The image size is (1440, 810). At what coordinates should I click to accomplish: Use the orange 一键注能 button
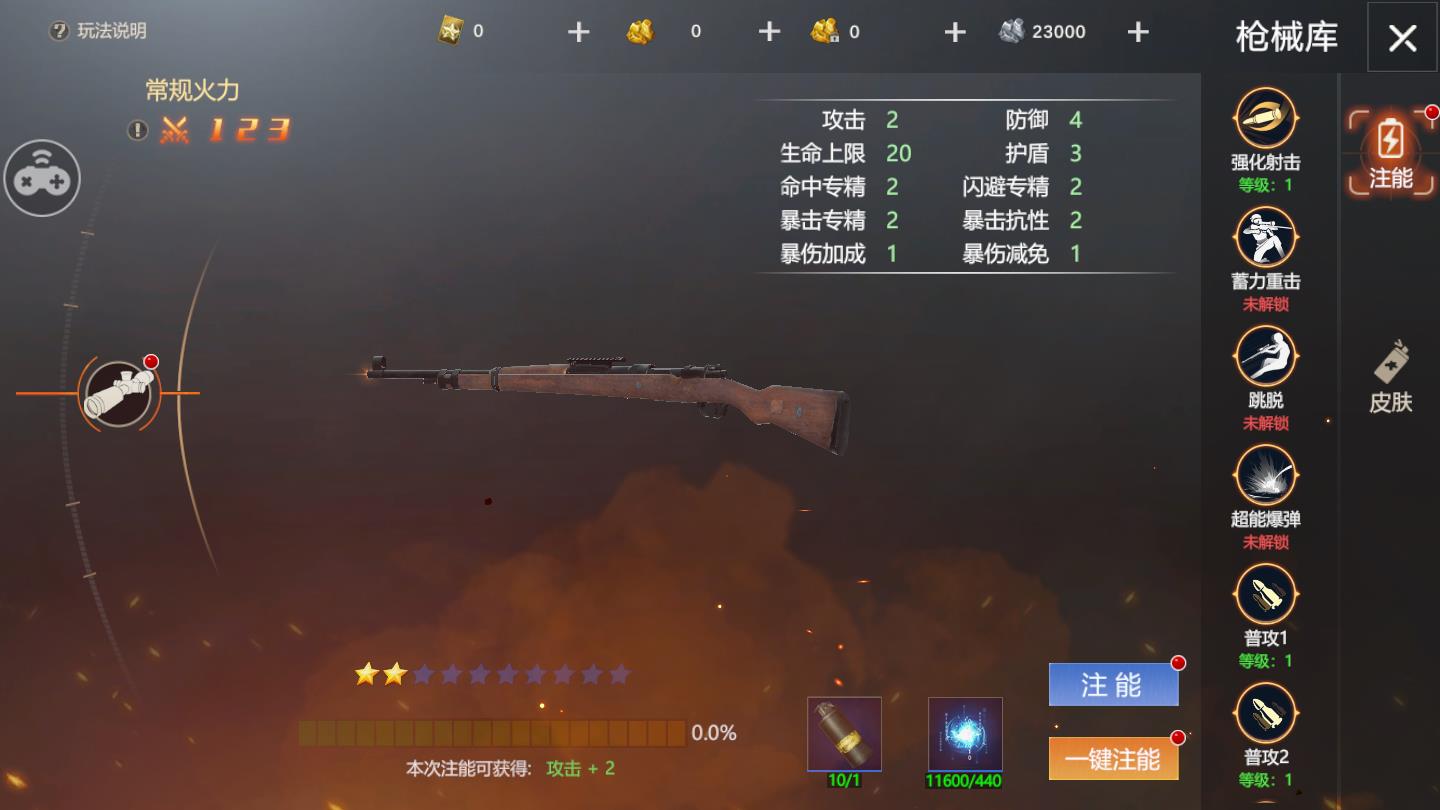1113,760
